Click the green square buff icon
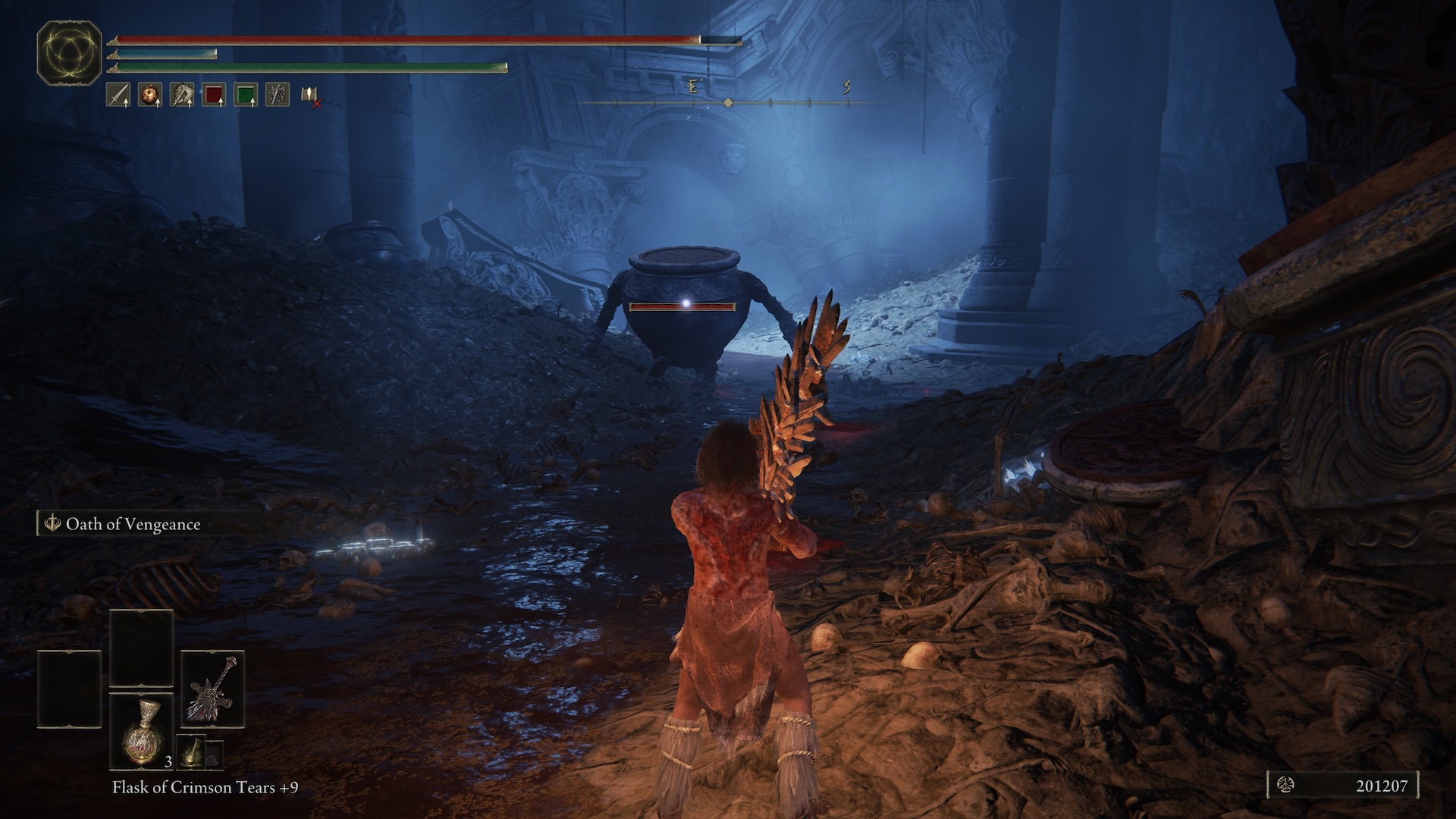Screen dimensions: 1456x819 [246, 95]
